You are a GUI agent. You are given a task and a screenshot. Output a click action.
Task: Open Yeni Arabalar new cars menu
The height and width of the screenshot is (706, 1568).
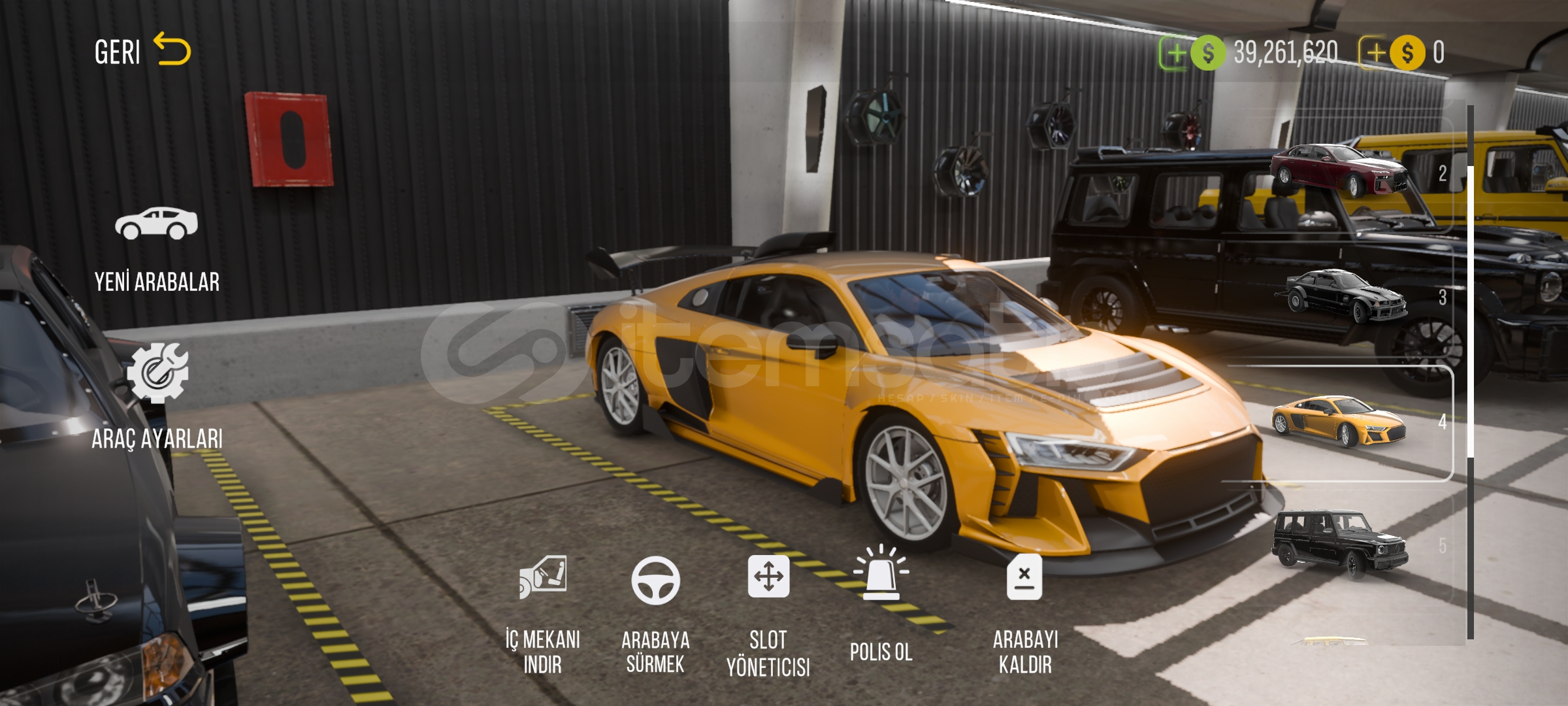pos(157,249)
